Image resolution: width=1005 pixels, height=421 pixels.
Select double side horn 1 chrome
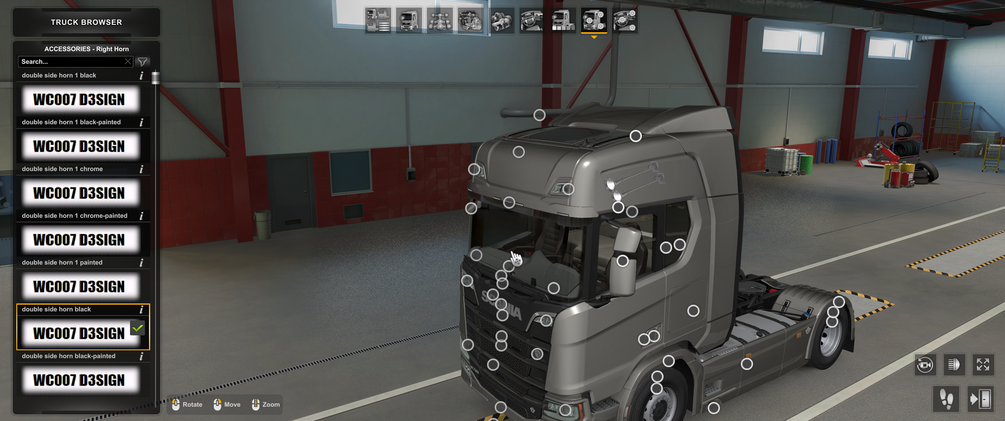tap(79, 193)
